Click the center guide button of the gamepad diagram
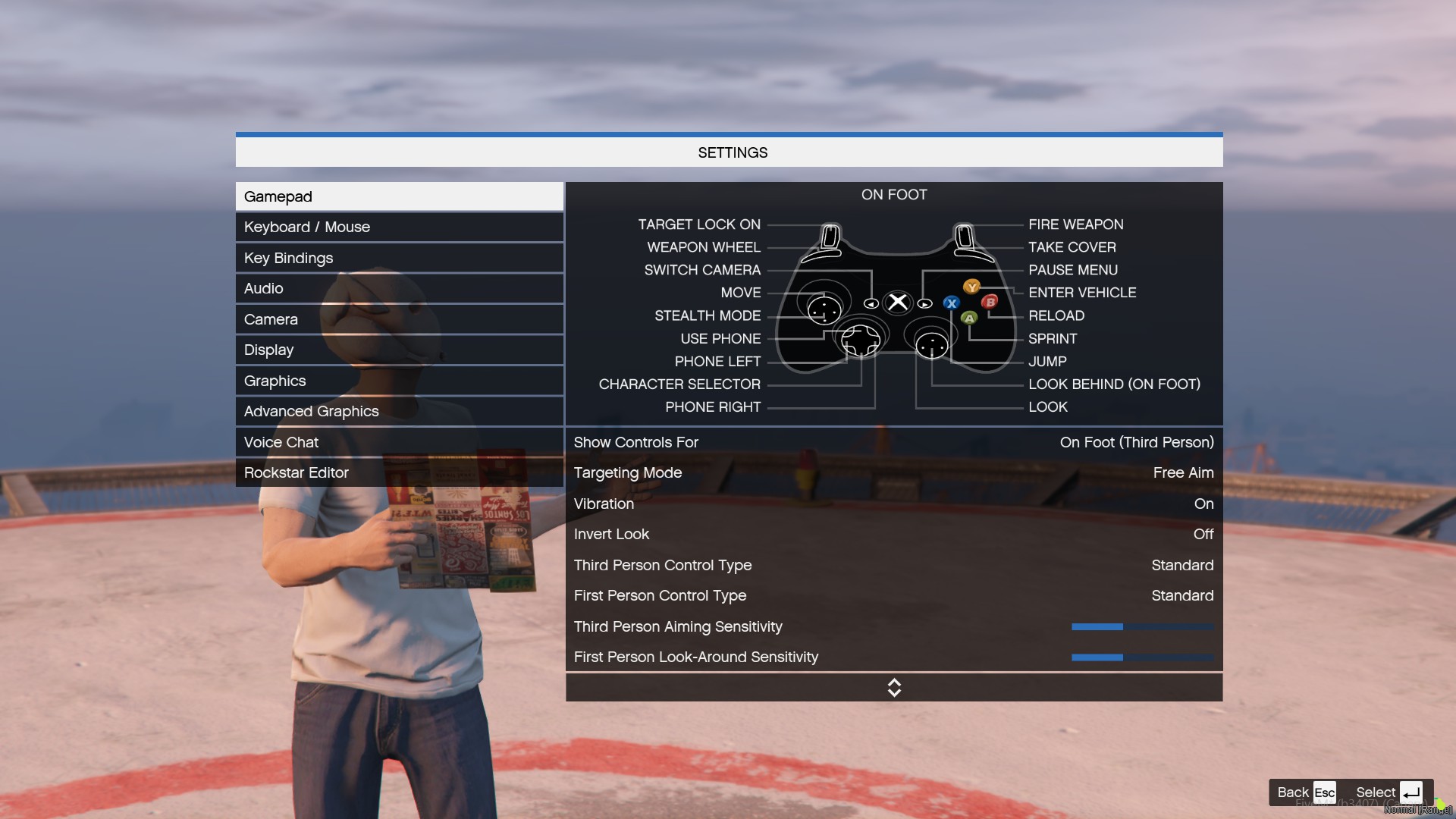This screenshot has height=819, width=1456. [897, 302]
